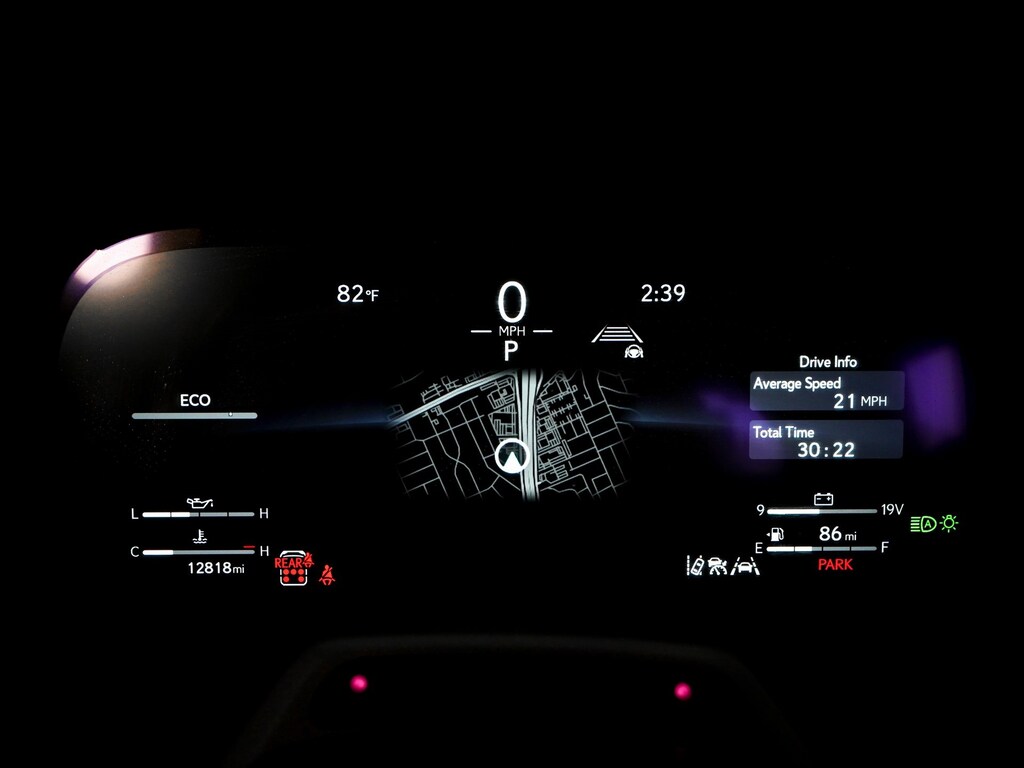Click the green headlight indicator icon

pos(949,522)
